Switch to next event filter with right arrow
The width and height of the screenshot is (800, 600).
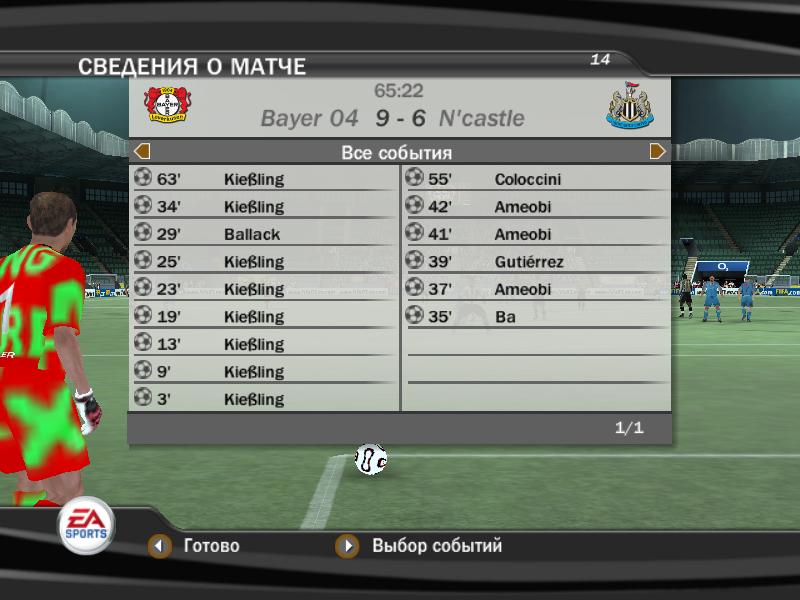pyautogui.click(x=657, y=152)
